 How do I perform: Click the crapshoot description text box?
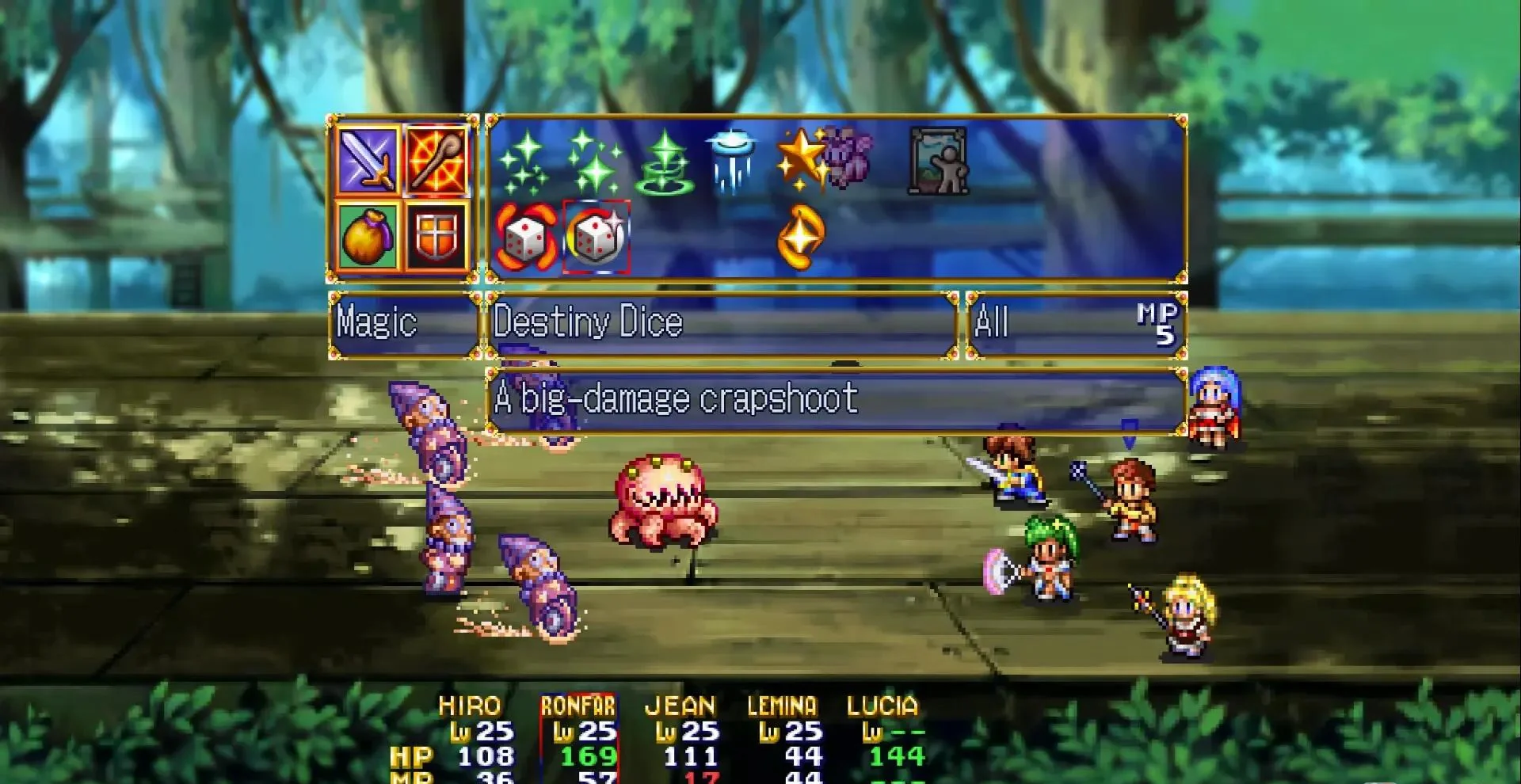point(832,402)
